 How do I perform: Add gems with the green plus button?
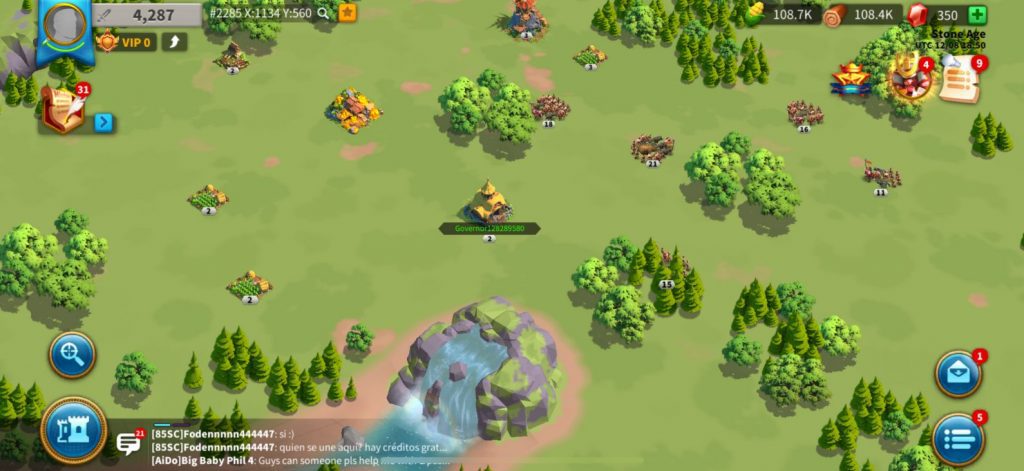(977, 15)
